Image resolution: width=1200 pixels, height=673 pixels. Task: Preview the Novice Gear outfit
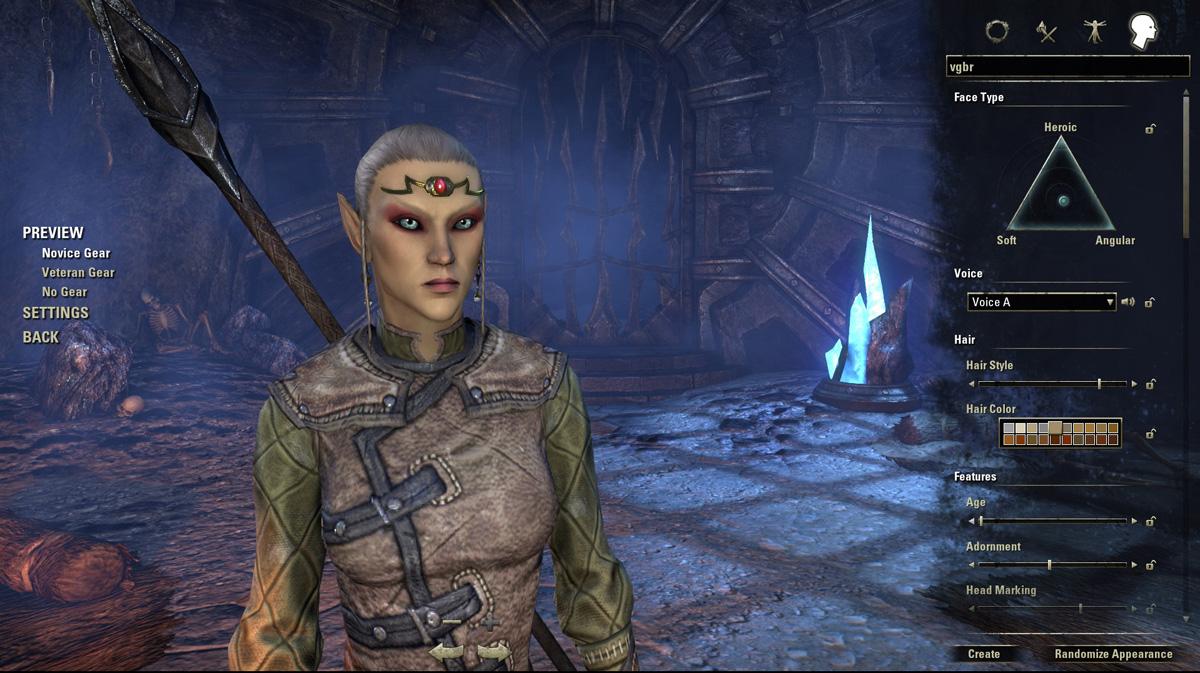coord(76,254)
